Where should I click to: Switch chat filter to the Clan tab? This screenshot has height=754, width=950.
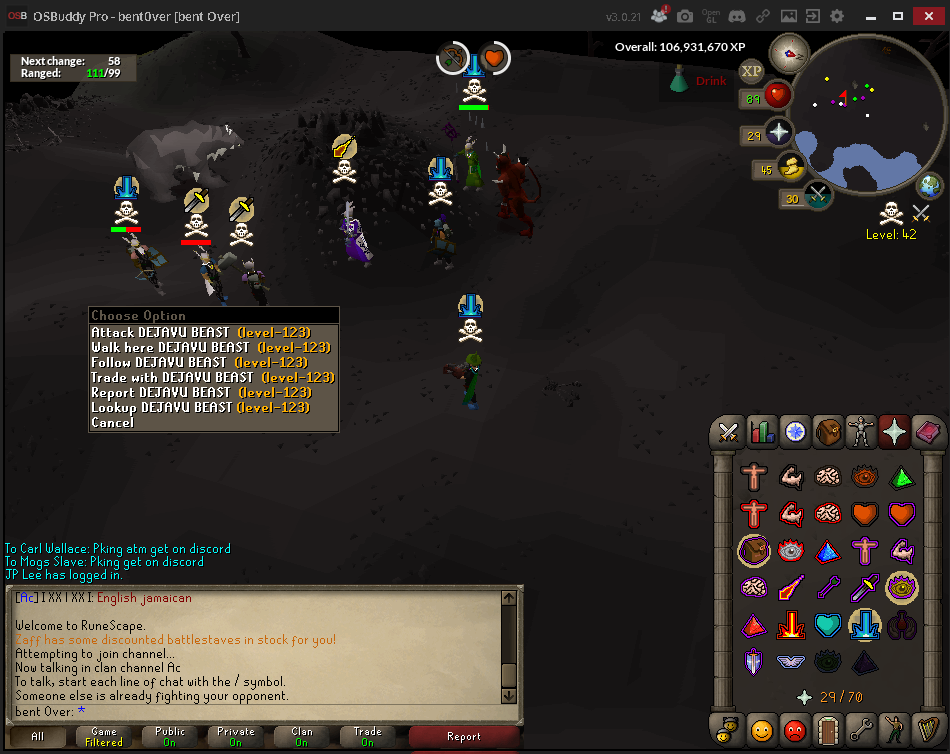coord(301,737)
